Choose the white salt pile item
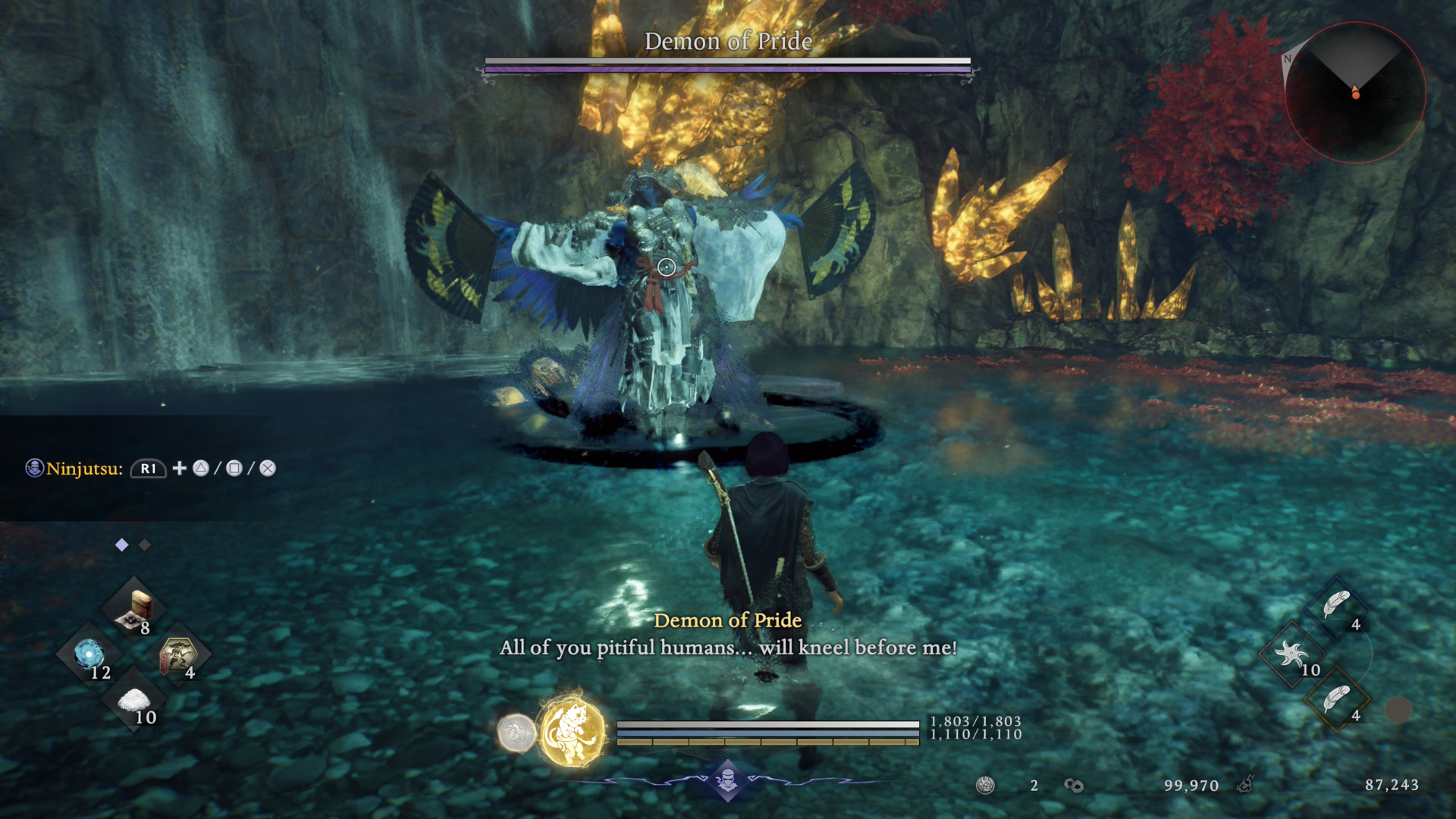The width and height of the screenshot is (1456, 819). 134,701
